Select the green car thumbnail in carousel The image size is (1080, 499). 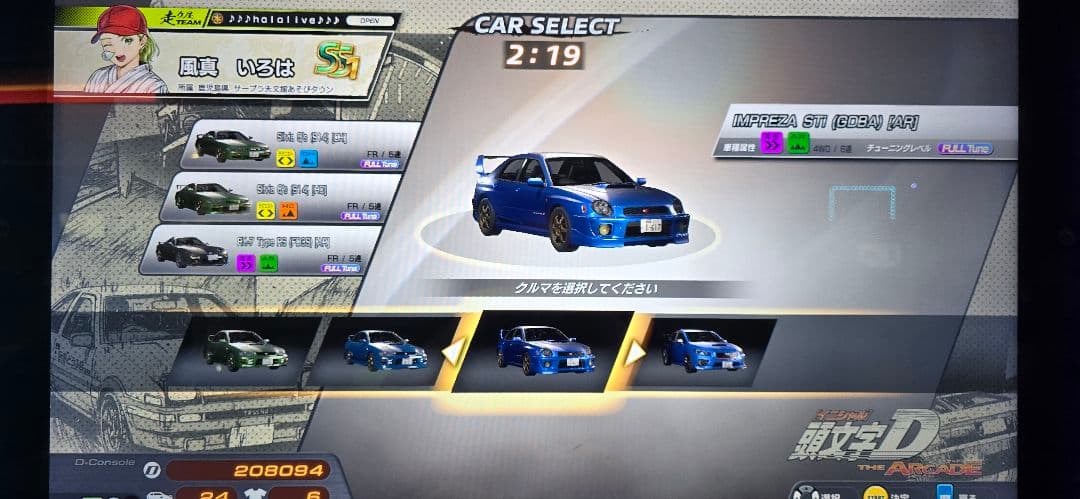246,350
